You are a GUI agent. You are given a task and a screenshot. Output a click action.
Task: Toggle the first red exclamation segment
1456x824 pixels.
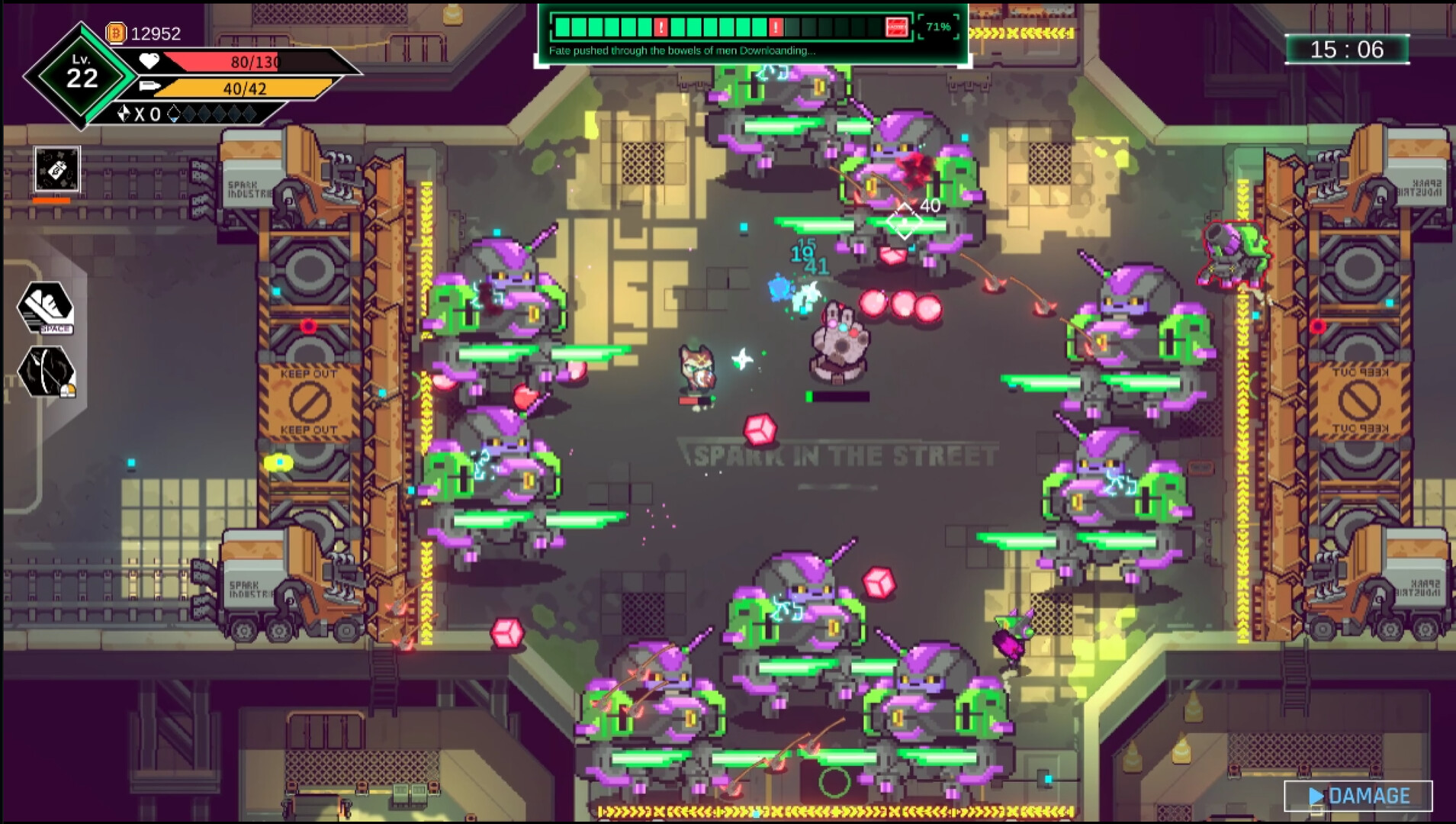click(661, 27)
